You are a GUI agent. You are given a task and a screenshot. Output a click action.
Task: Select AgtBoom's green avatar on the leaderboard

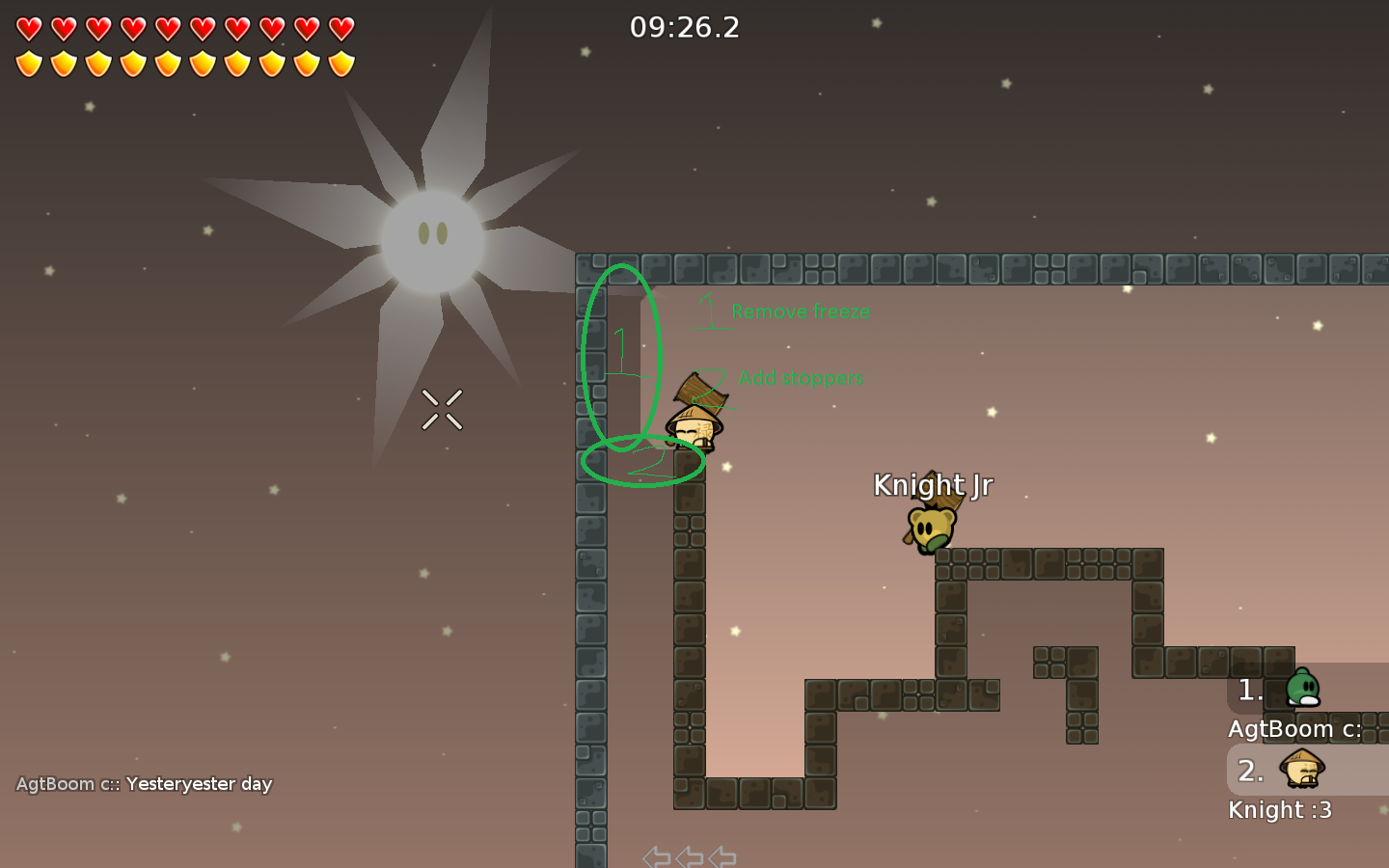coord(1304,687)
